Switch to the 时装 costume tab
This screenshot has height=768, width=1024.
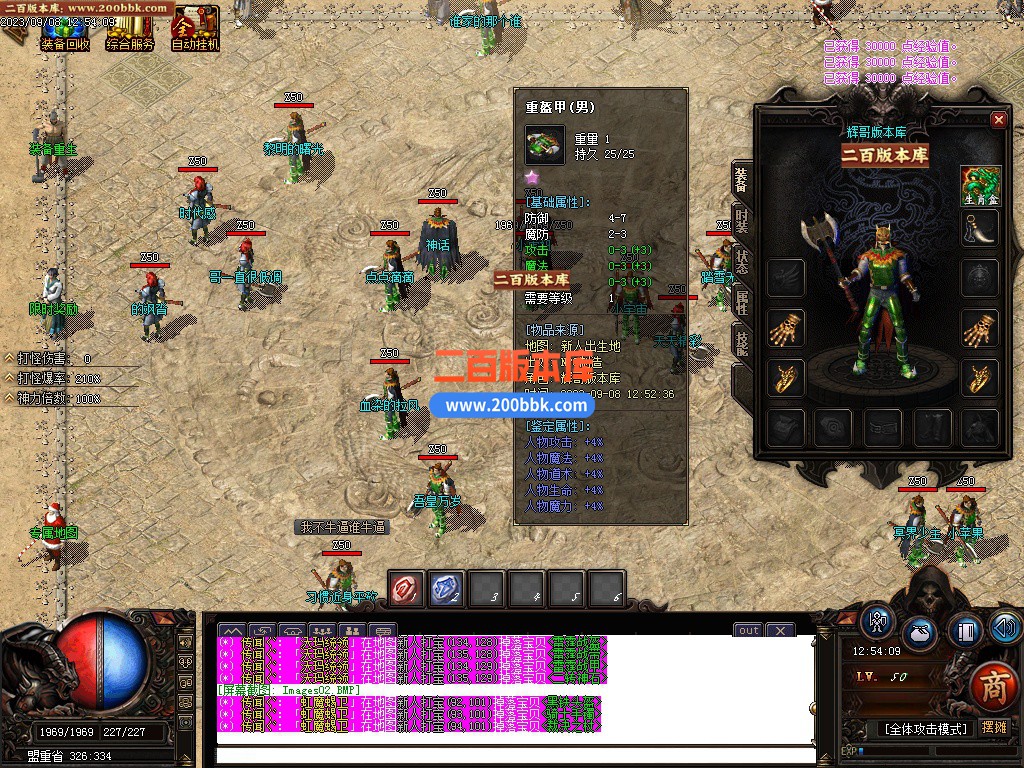[742, 218]
